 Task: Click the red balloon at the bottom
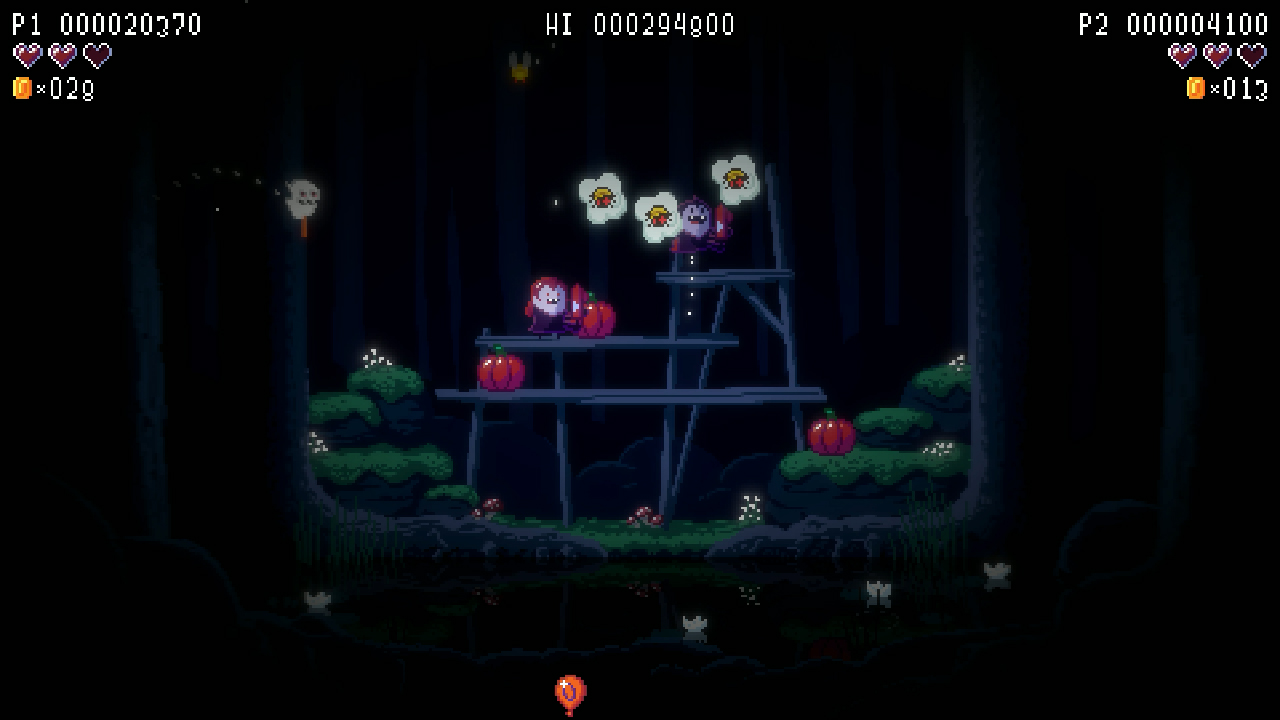(x=569, y=689)
